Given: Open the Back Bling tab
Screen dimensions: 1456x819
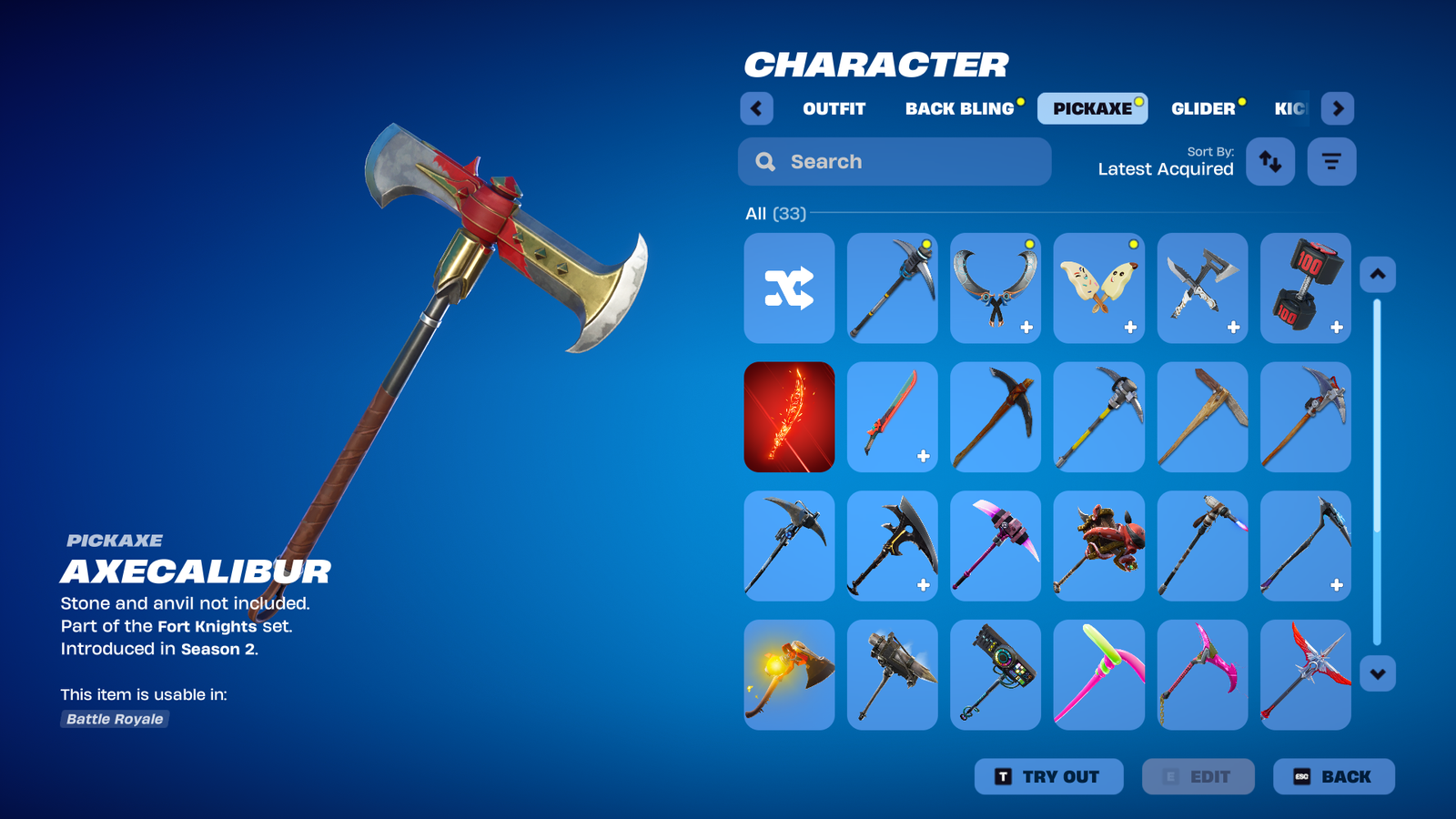Looking at the screenshot, I should tap(959, 108).
